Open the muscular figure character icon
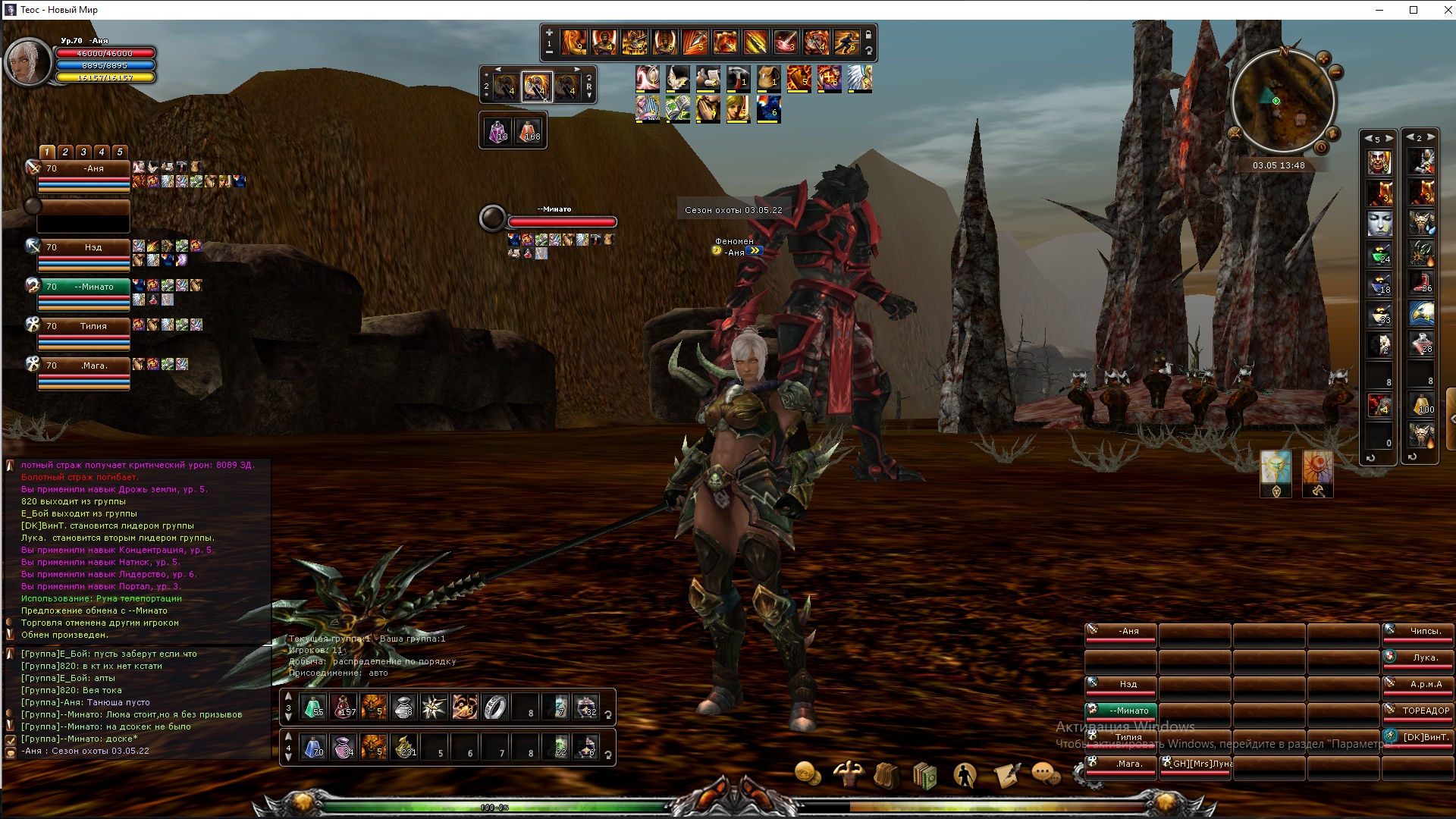Image resolution: width=1456 pixels, height=819 pixels. pyautogui.click(x=847, y=774)
